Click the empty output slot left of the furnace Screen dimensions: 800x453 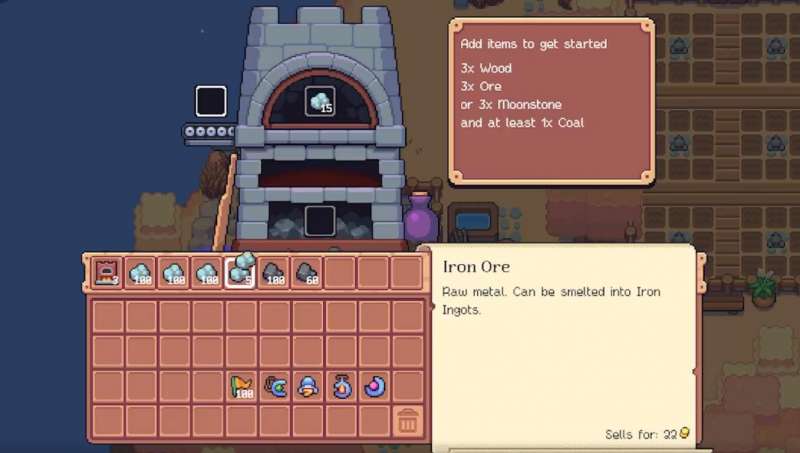tap(211, 101)
